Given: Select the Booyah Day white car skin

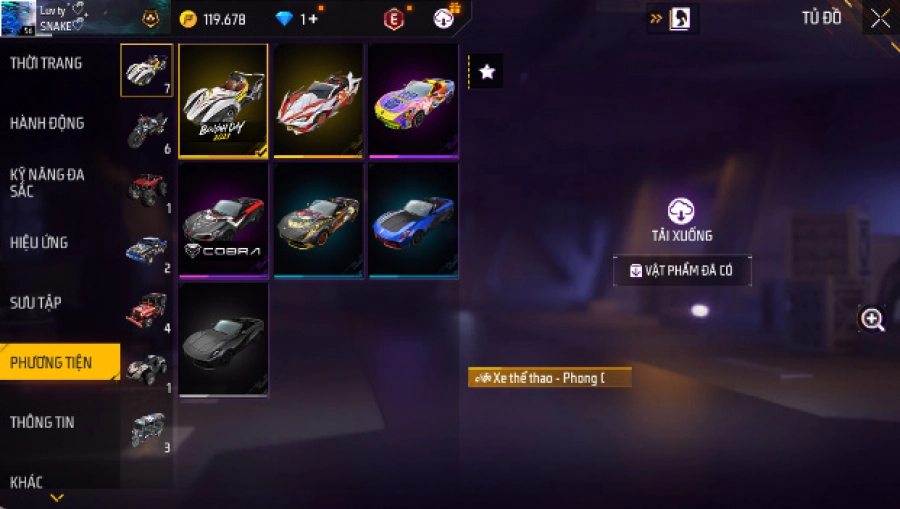Looking at the screenshot, I should 223,100.
